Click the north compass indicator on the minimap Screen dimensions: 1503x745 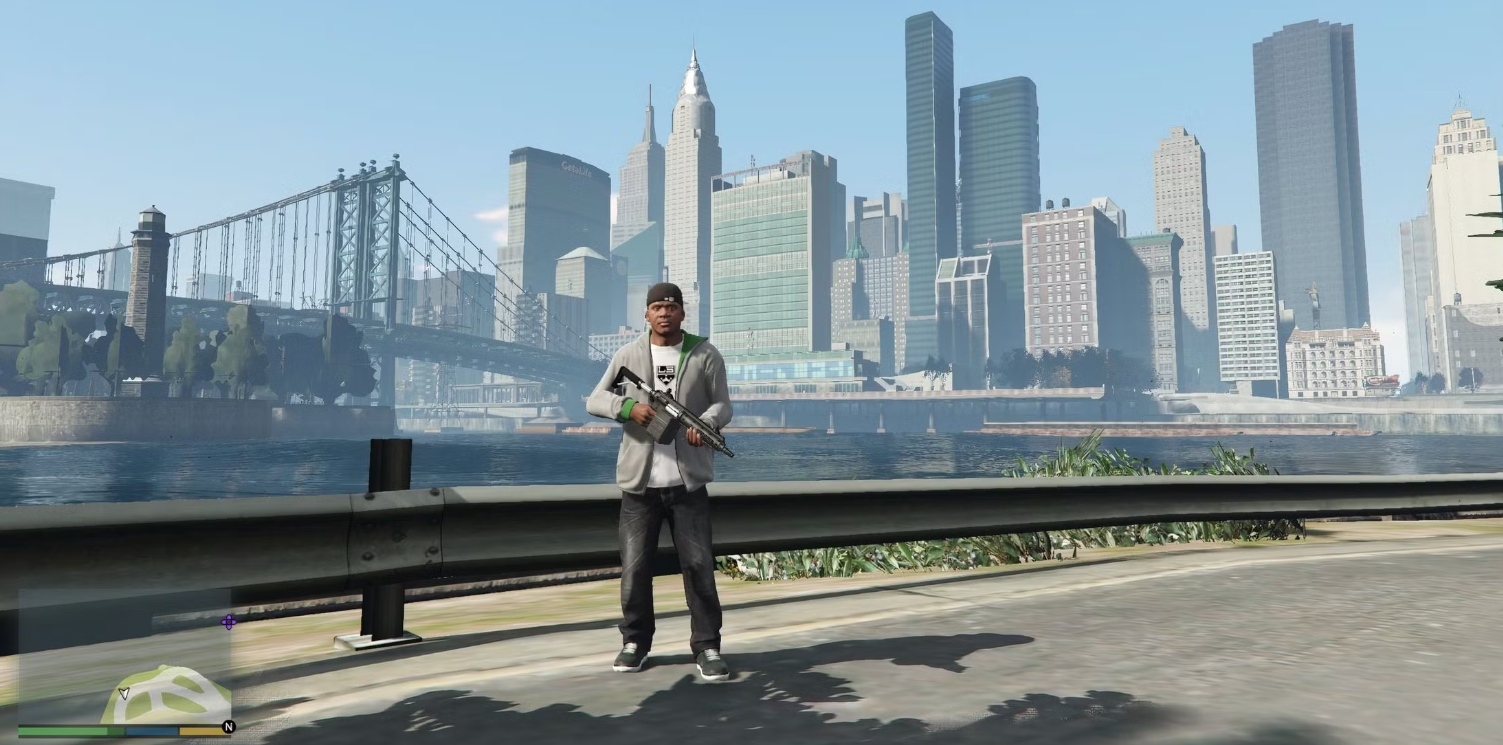coord(230,727)
